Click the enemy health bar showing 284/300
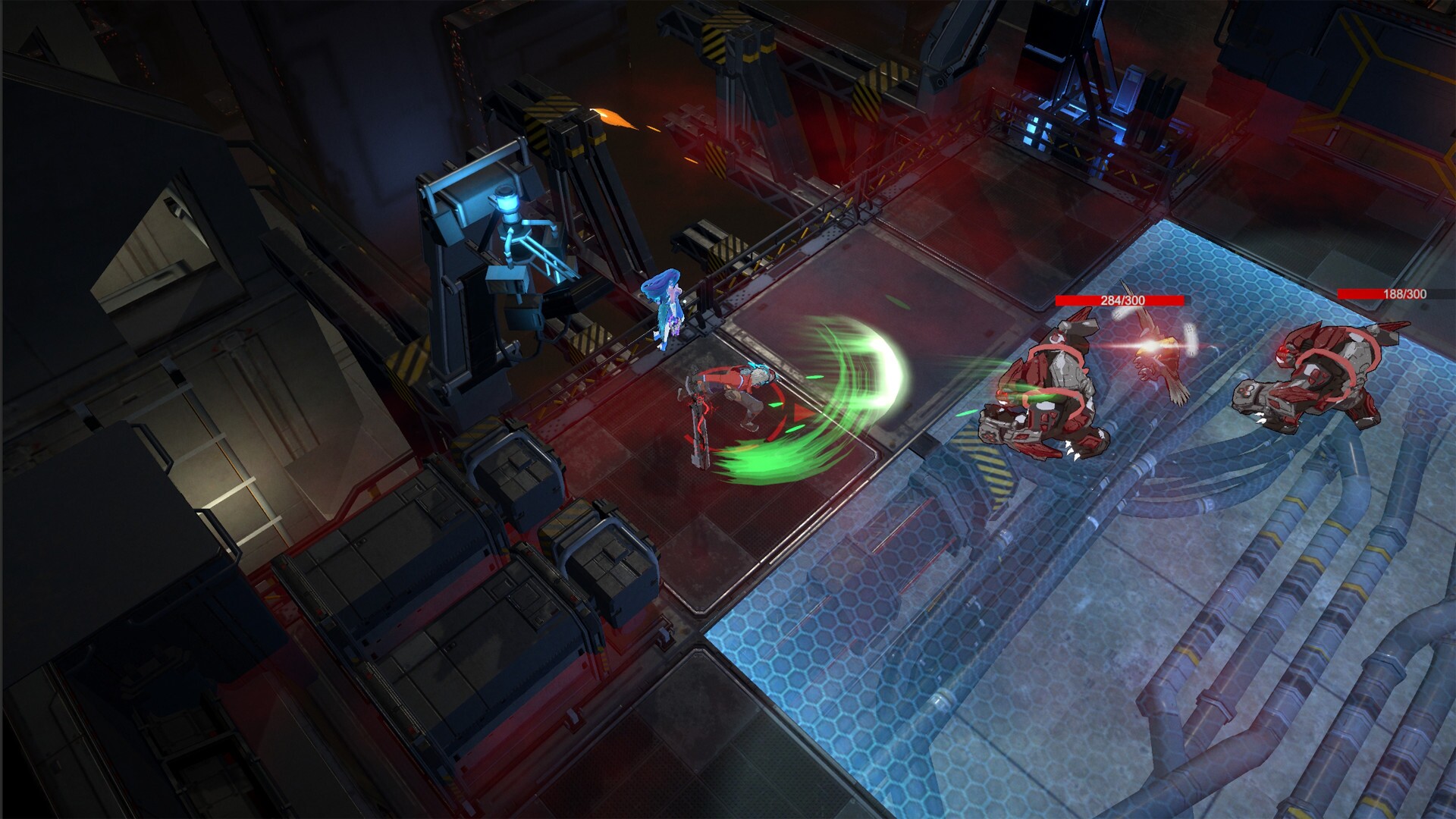This screenshot has height=819, width=1456. [x=1118, y=300]
